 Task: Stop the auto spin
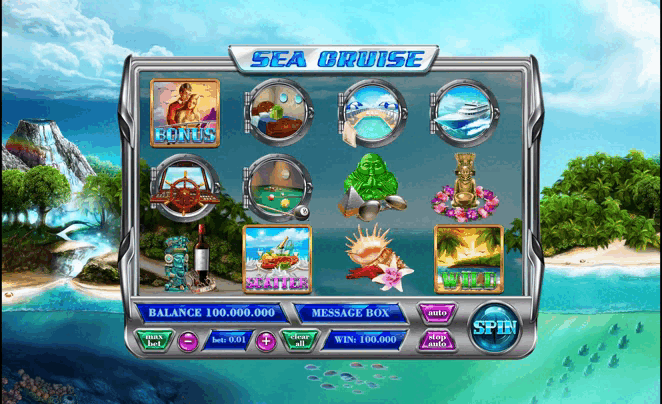(437, 340)
